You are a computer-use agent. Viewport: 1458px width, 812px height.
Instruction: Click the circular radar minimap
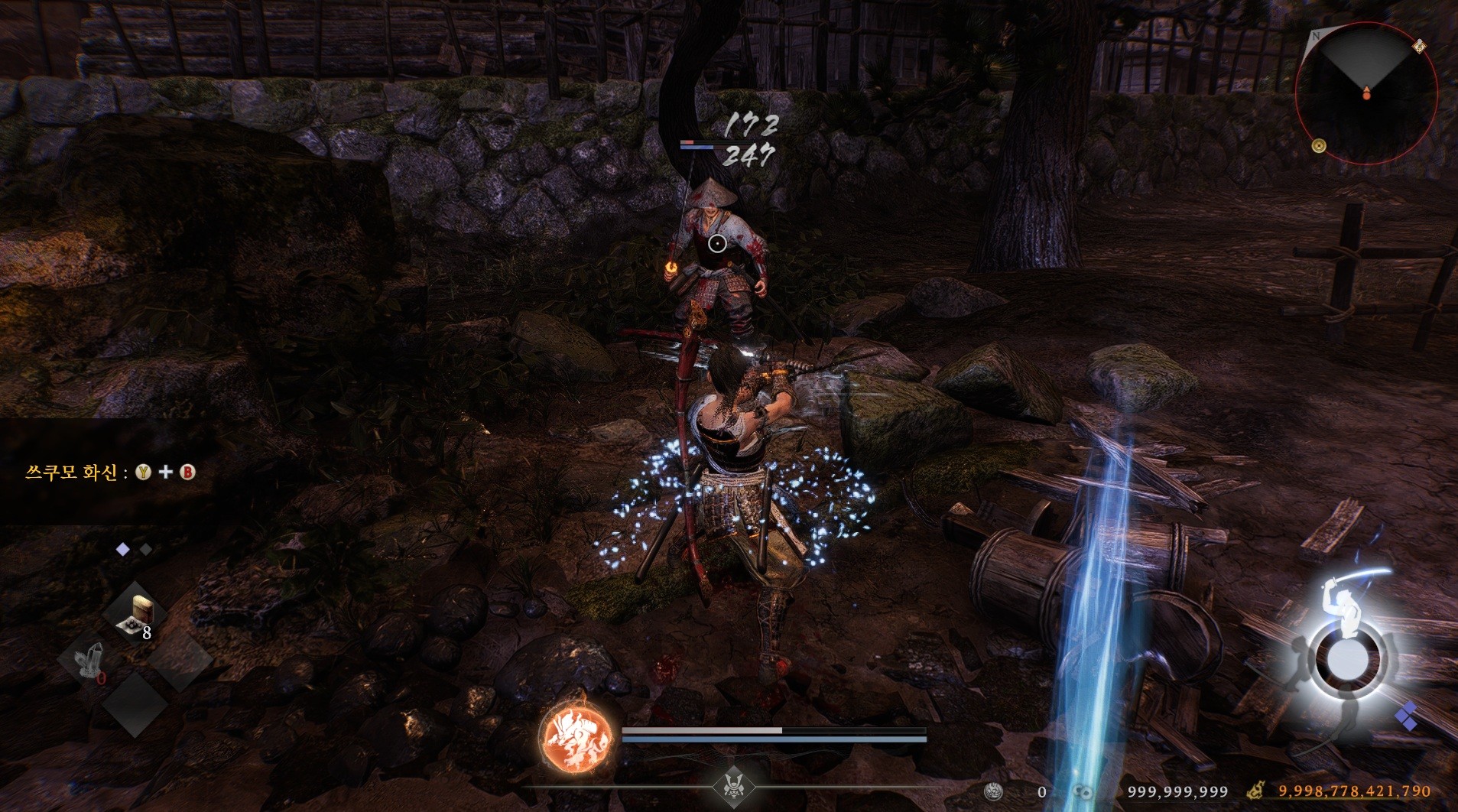[x=1365, y=93]
